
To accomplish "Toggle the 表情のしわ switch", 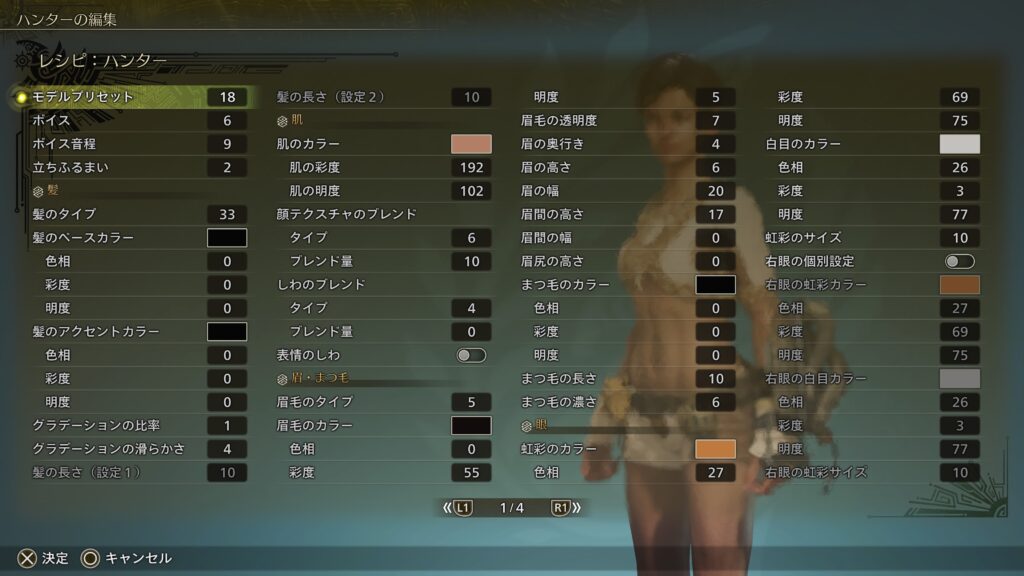I will coord(471,355).
